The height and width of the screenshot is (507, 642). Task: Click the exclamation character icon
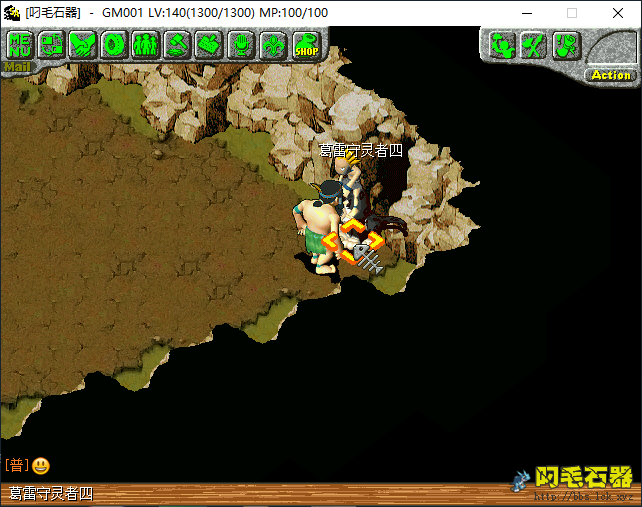[565, 44]
